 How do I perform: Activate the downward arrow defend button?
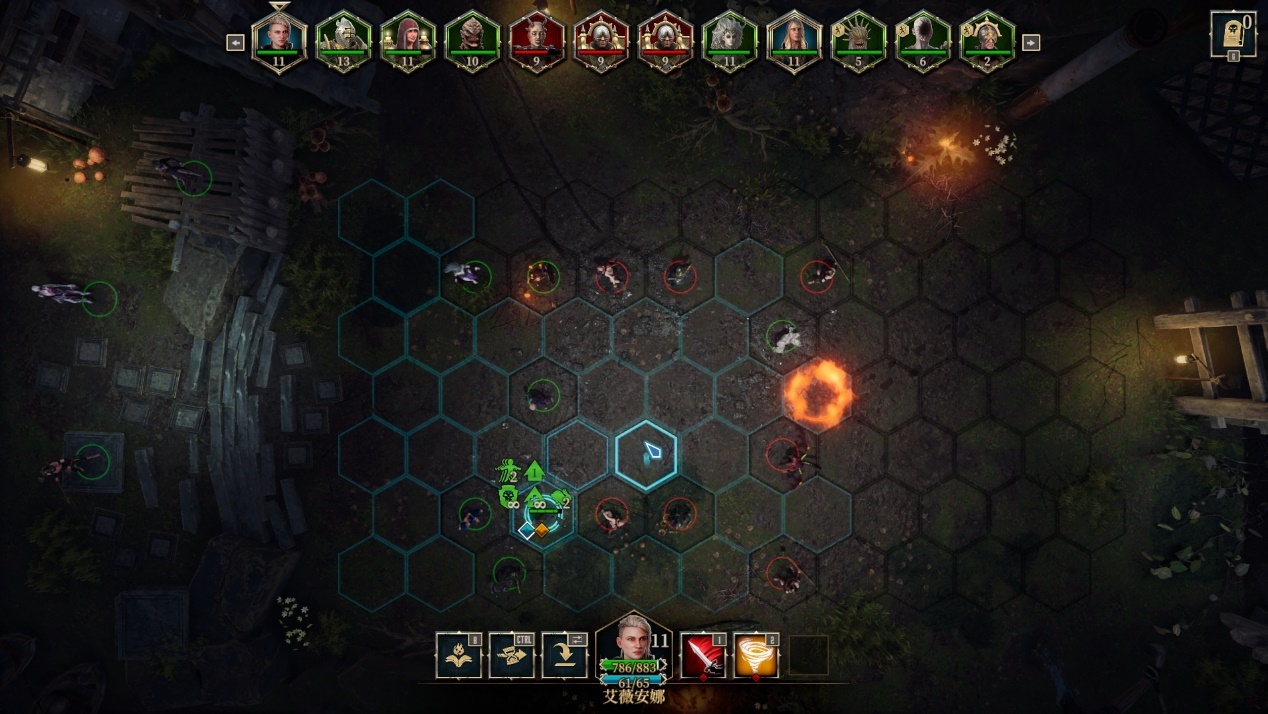[564, 656]
